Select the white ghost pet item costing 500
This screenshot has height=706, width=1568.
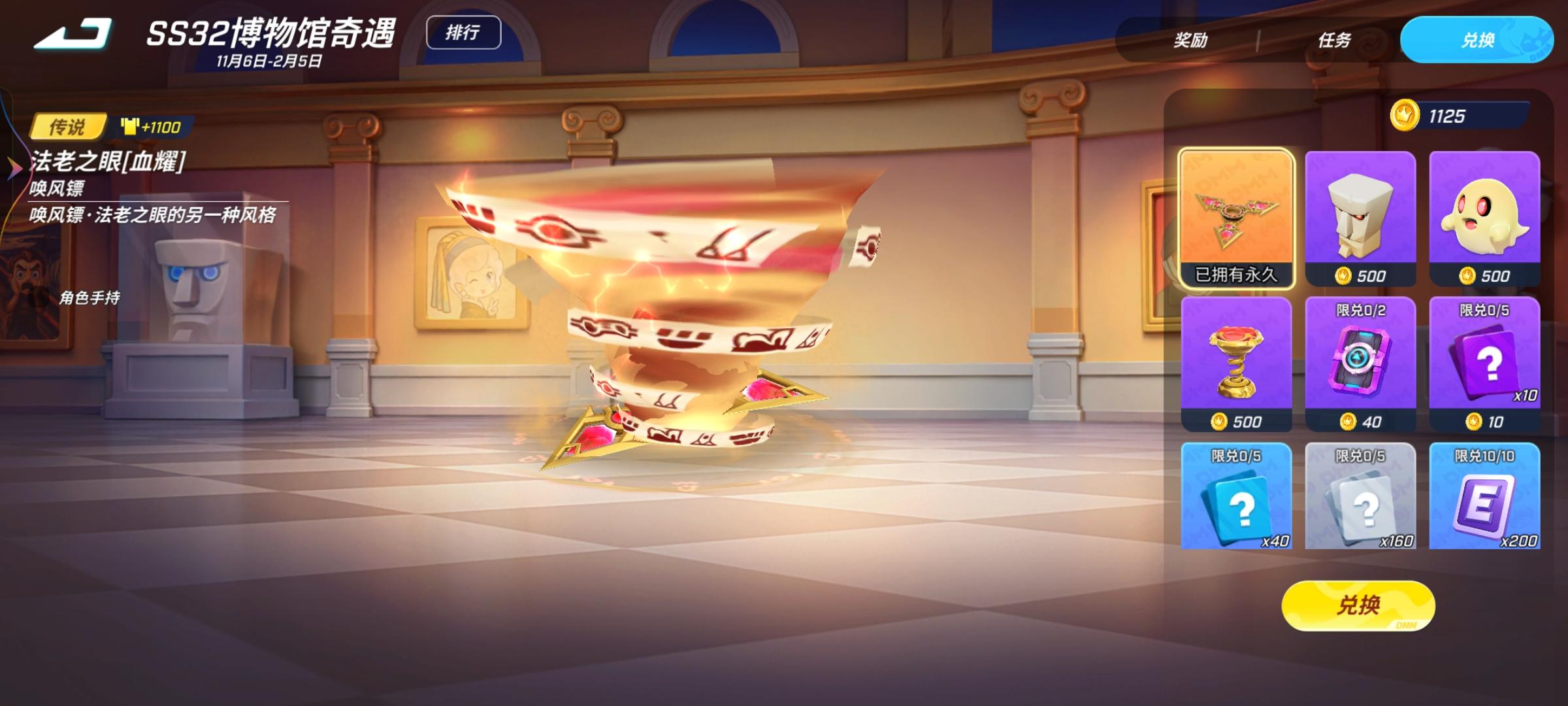(x=1486, y=216)
